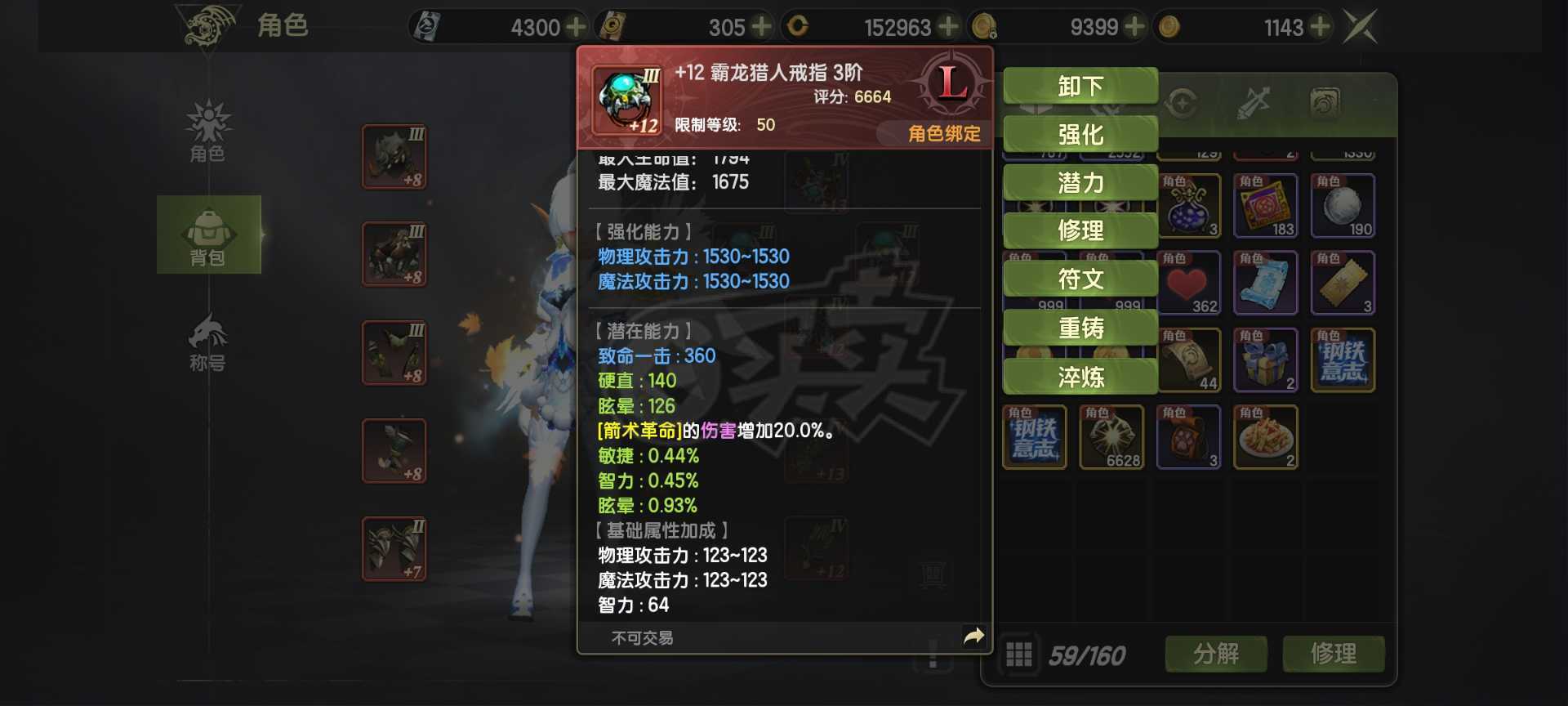Click the heart-shaped item with count 362
The width and height of the screenshot is (1568, 706).
coord(1190,282)
